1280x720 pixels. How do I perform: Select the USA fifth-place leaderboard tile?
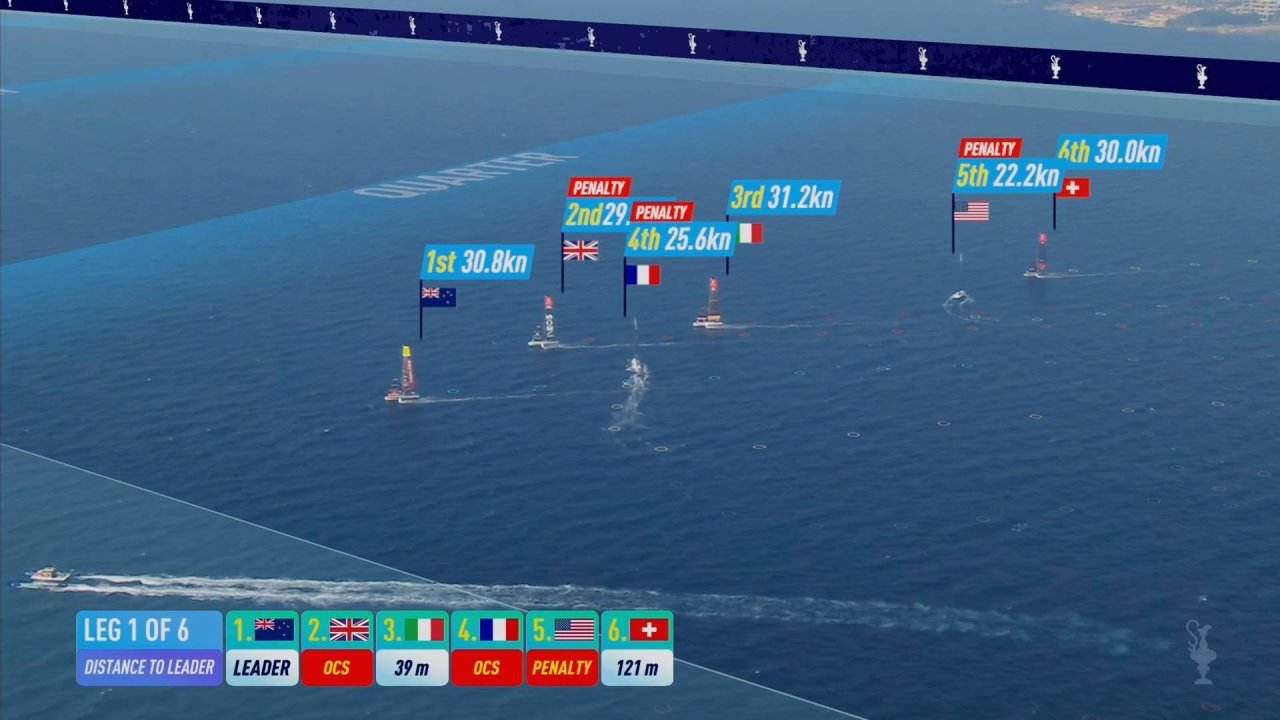click(562, 648)
